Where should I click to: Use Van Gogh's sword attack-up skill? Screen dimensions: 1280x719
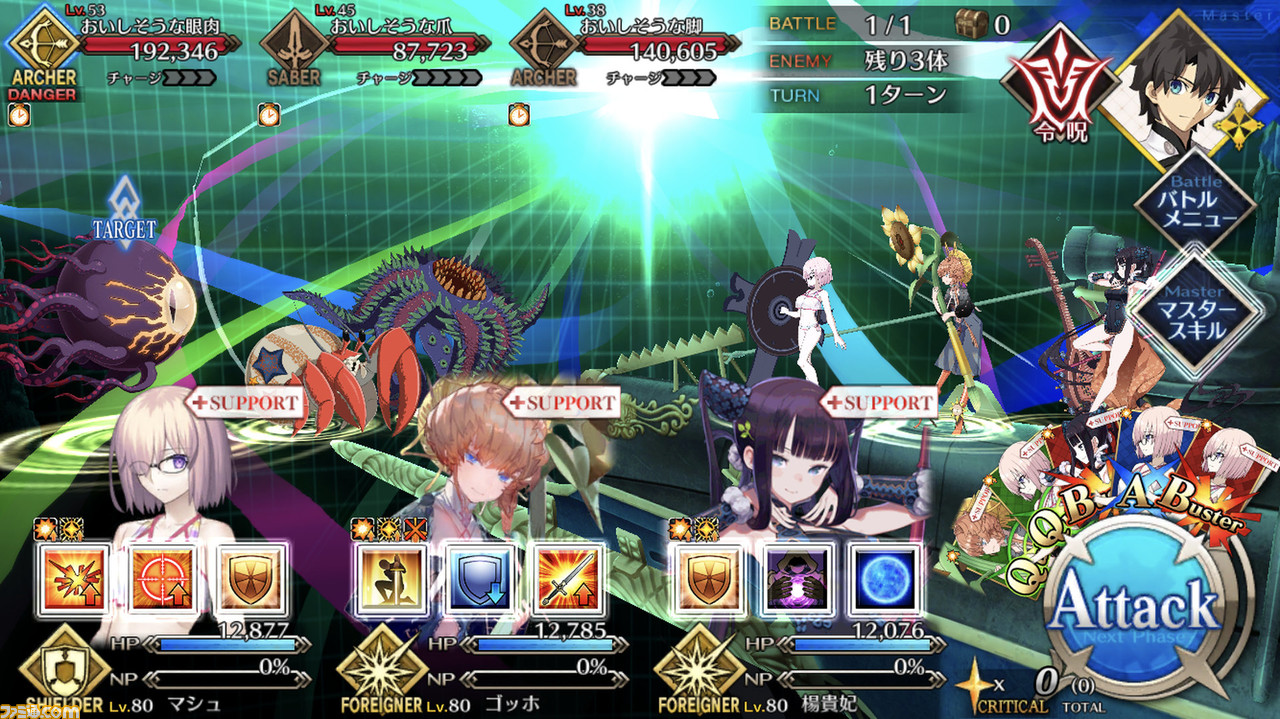point(567,579)
